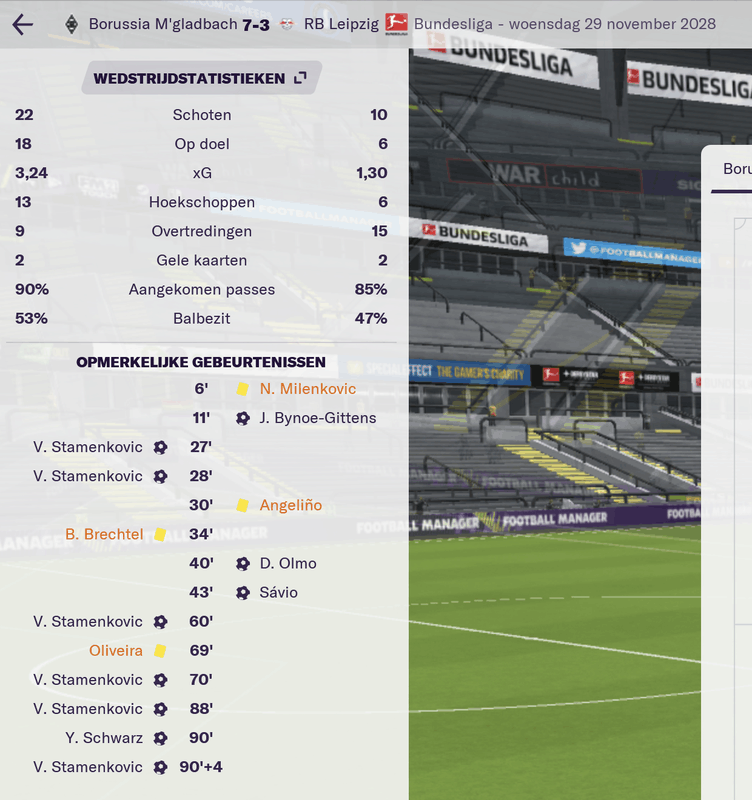This screenshot has width=752, height=800.
Task: Open Borussia M'gladbach club page in header
Action: (x=163, y=24)
